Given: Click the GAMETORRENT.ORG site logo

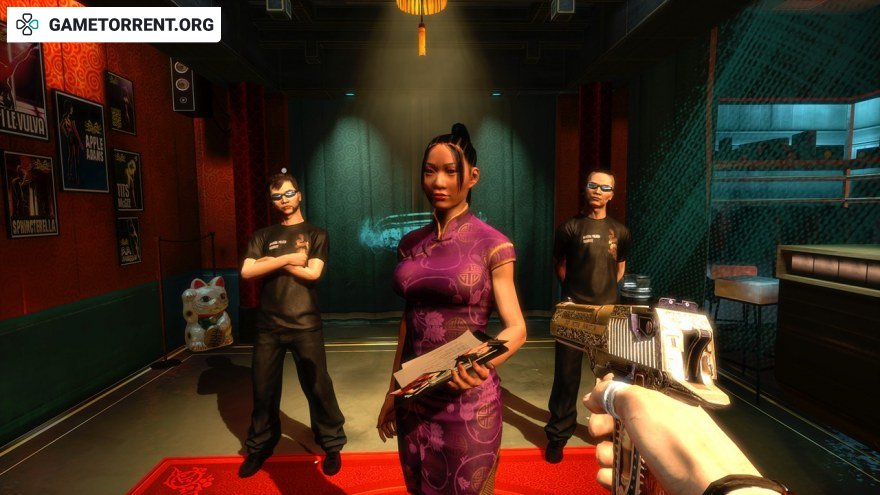Looking at the screenshot, I should [x=113, y=24].
